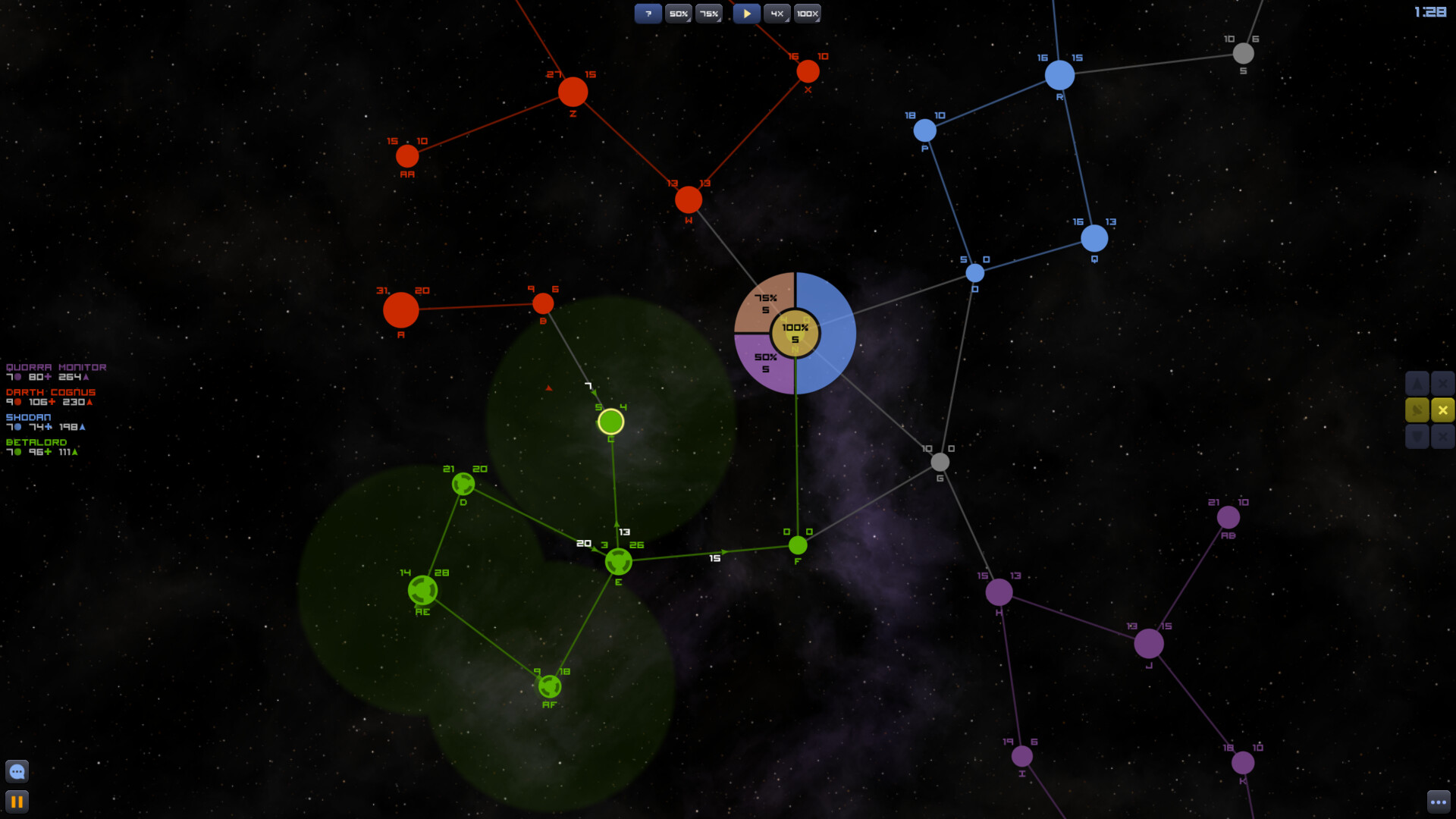Pause the game with the pause icon

pos(18,801)
